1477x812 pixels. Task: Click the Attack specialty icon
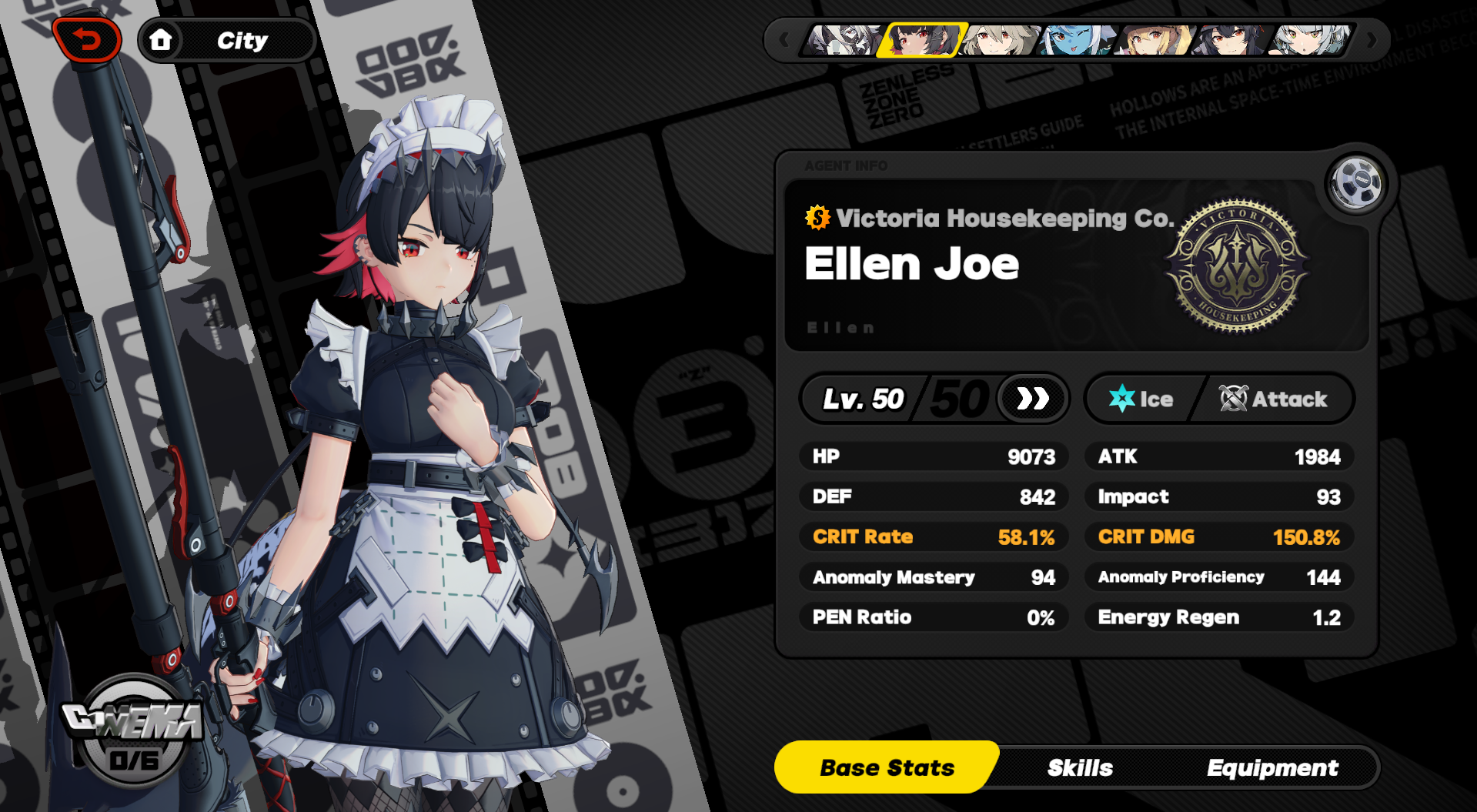pos(1232,398)
